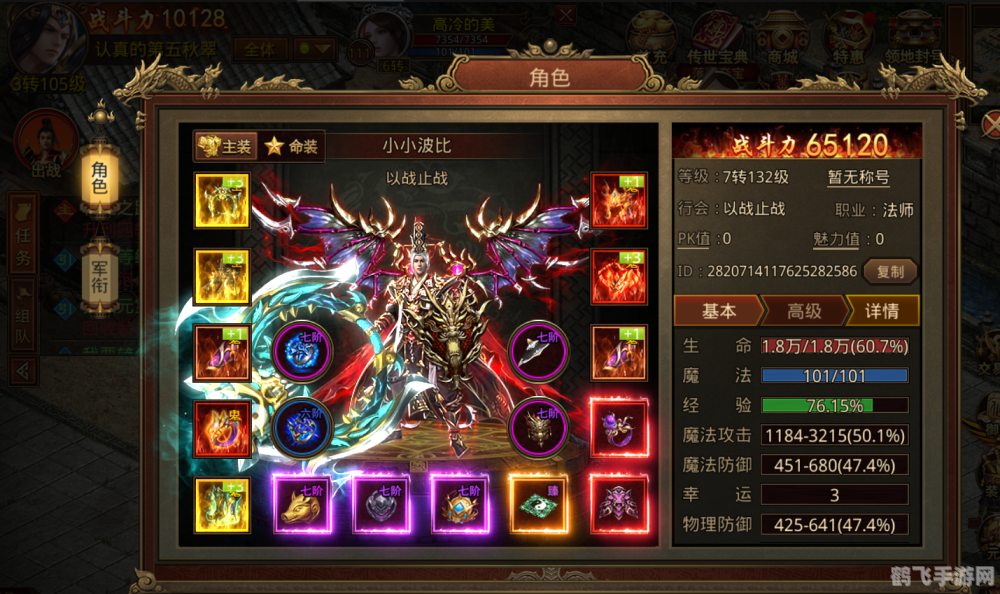
Task: Switch to the 高级 stats tab
Action: [803, 311]
